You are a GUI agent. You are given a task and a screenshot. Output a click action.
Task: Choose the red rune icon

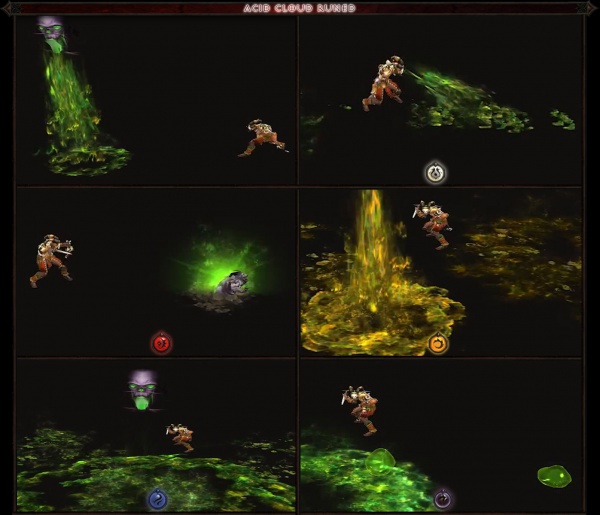pos(161,344)
